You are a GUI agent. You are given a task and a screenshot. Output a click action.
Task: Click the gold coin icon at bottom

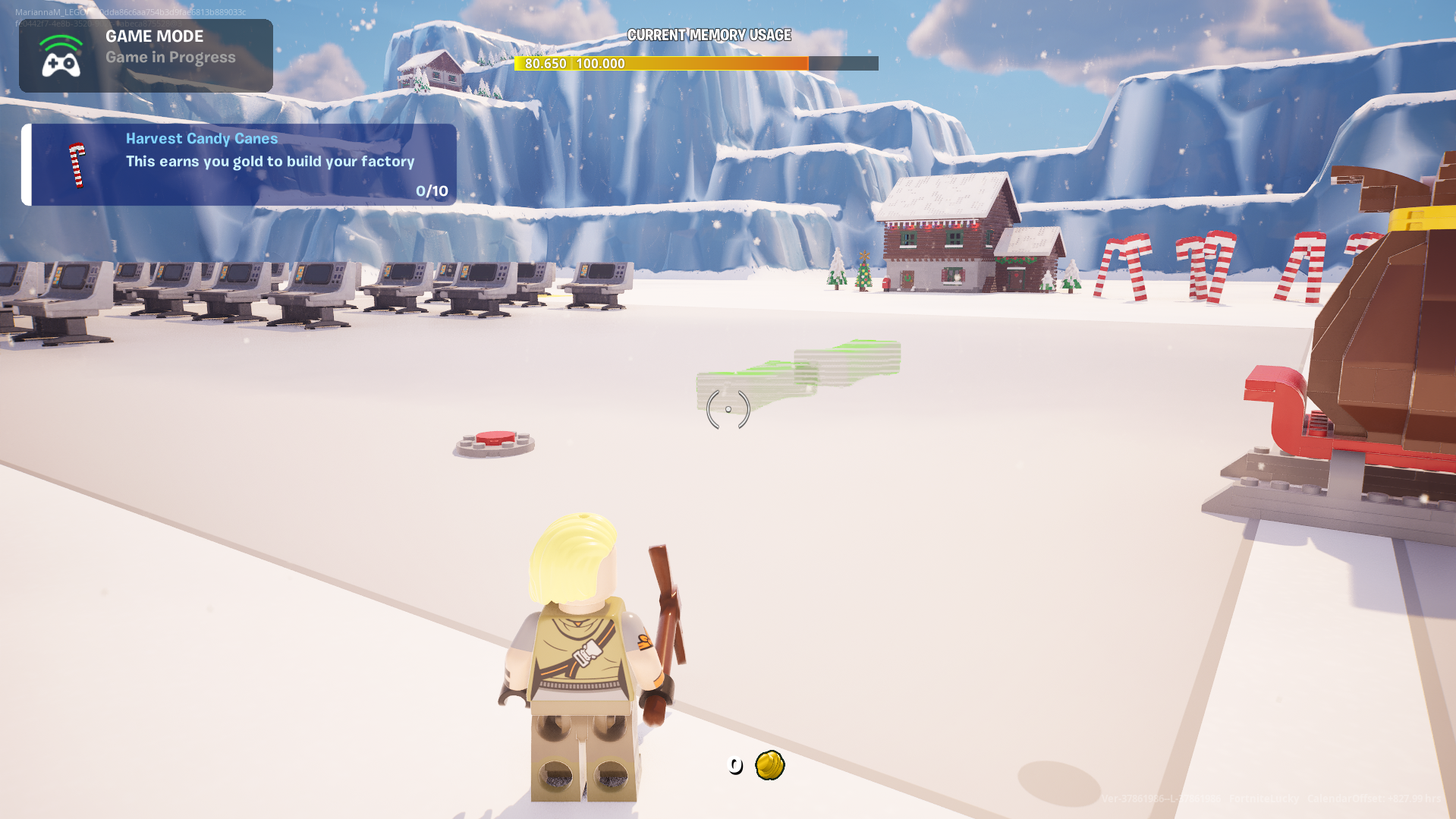pyautogui.click(x=769, y=764)
